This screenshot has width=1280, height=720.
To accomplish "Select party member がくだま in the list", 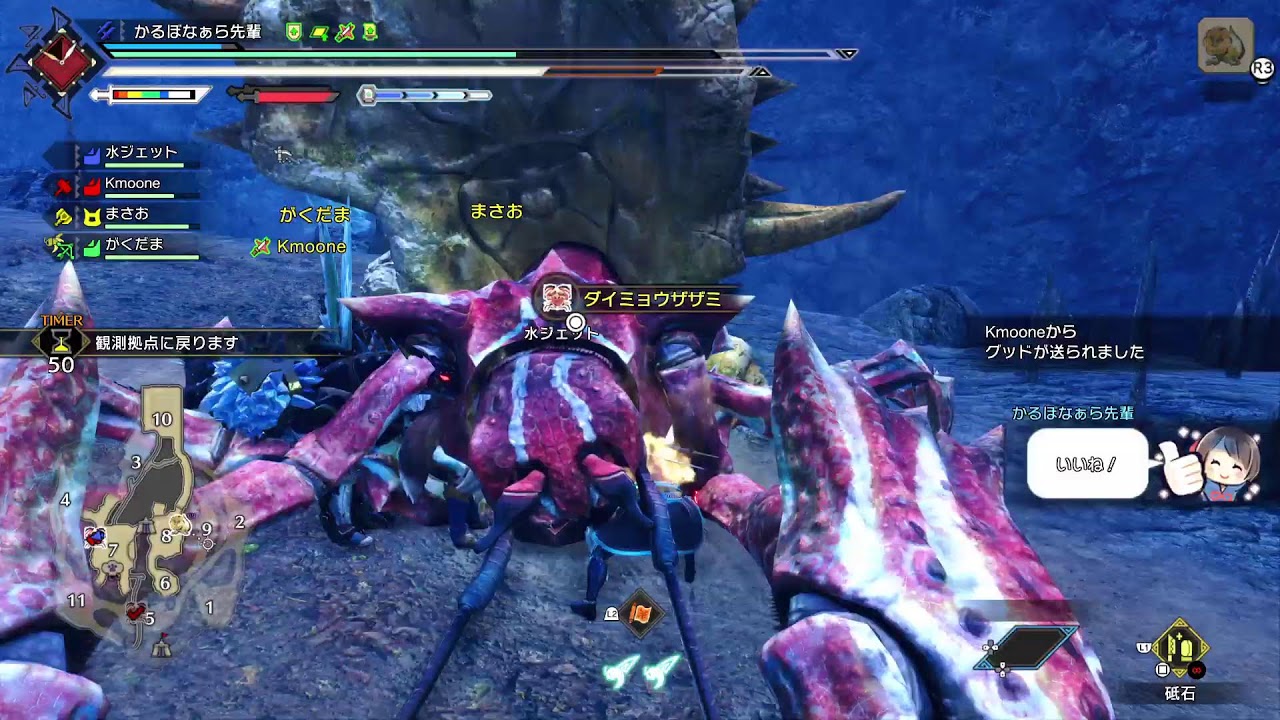I will [133, 244].
